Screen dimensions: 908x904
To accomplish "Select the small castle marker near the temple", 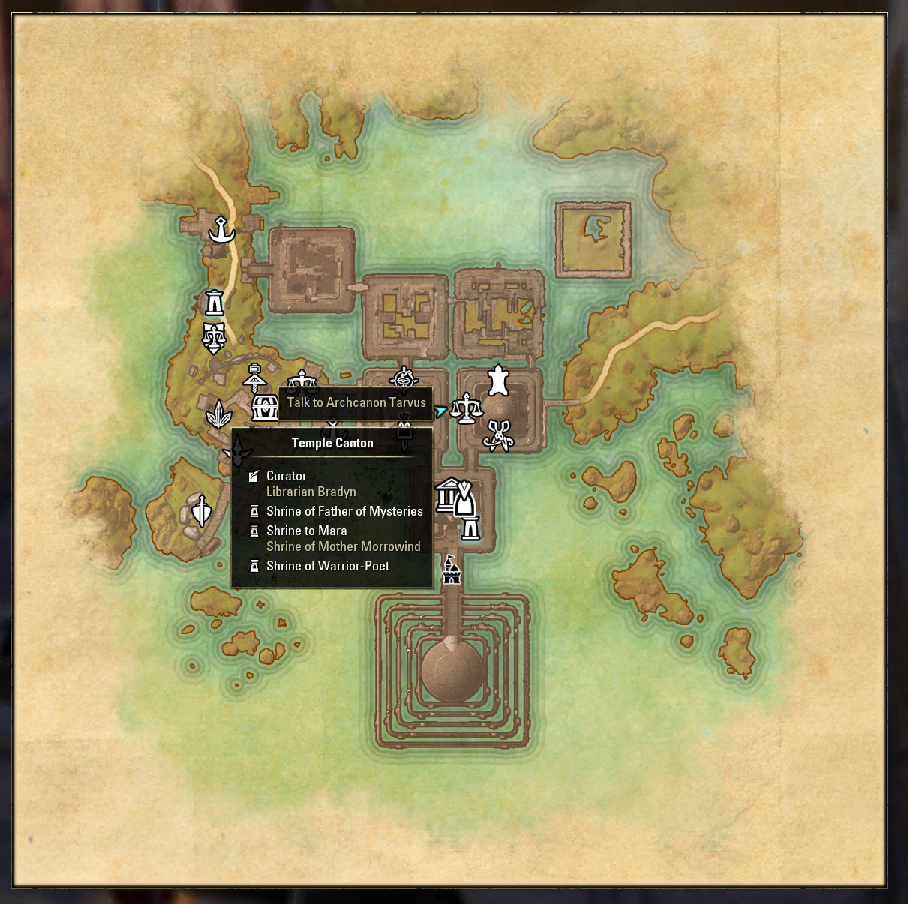I will pos(451,570).
